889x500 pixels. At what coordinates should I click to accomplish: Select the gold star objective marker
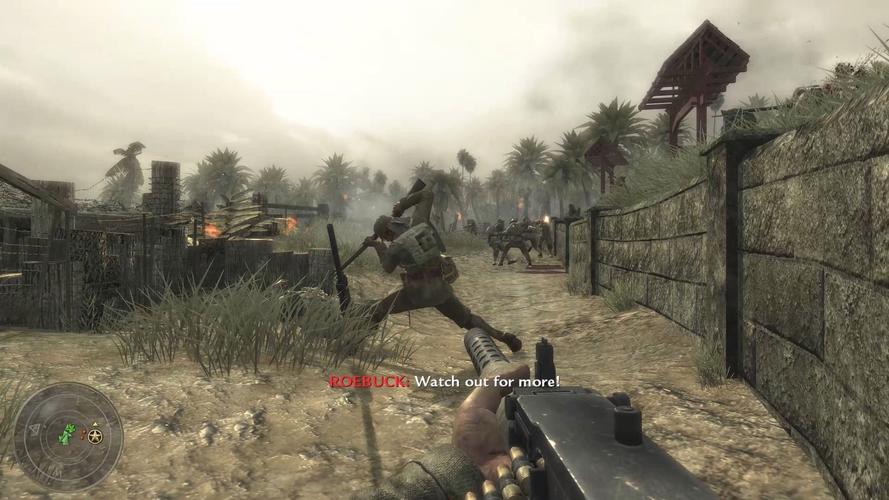click(x=95, y=436)
